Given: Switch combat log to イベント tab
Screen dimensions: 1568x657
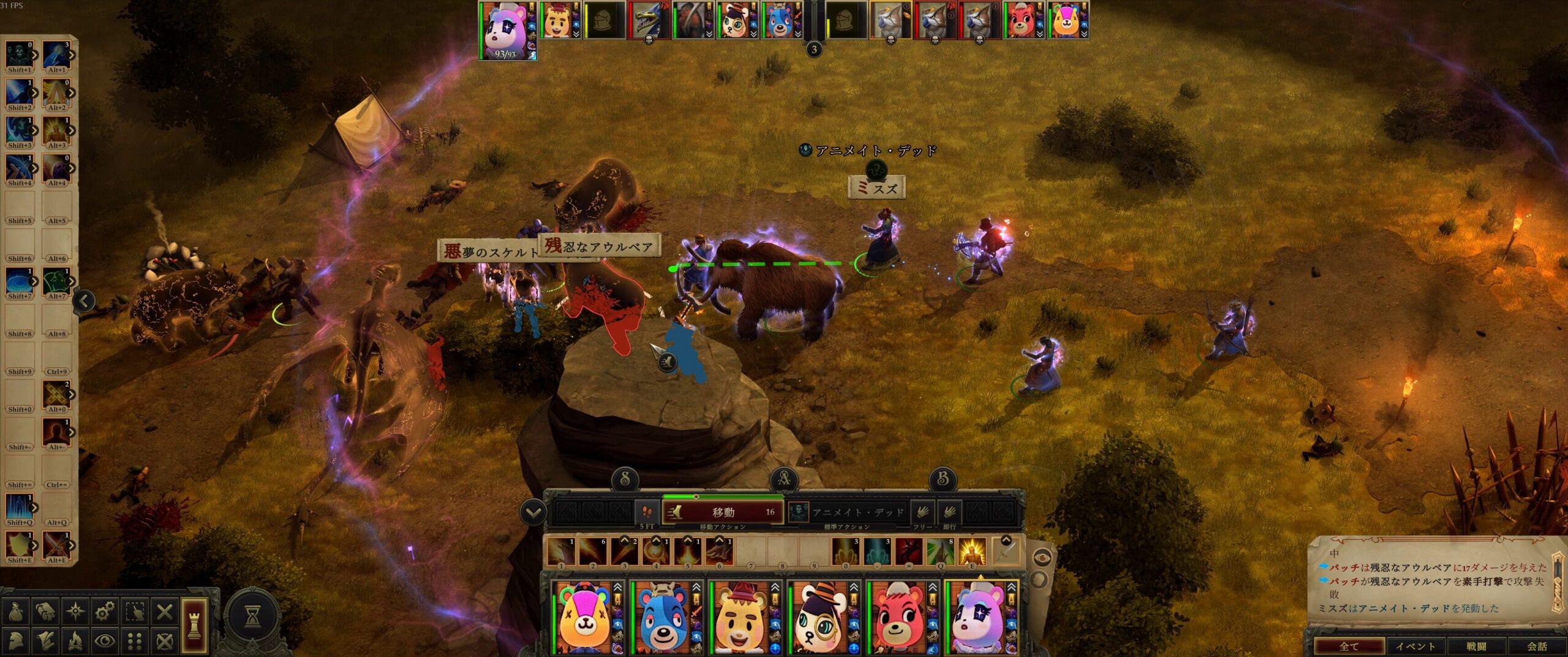Looking at the screenshot, I should point(1415,646).
